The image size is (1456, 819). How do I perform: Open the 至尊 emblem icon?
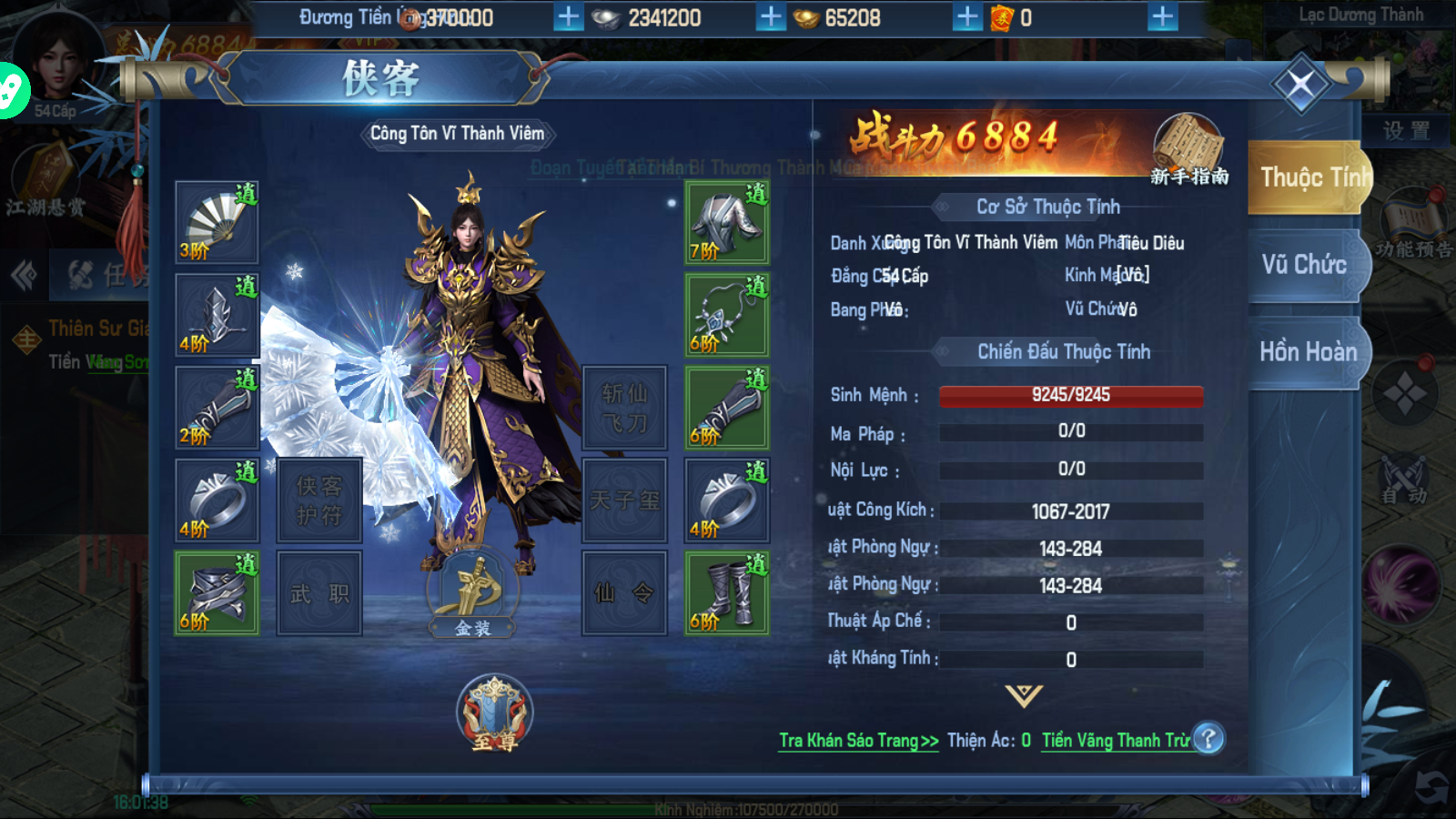[x=494, y=713]
